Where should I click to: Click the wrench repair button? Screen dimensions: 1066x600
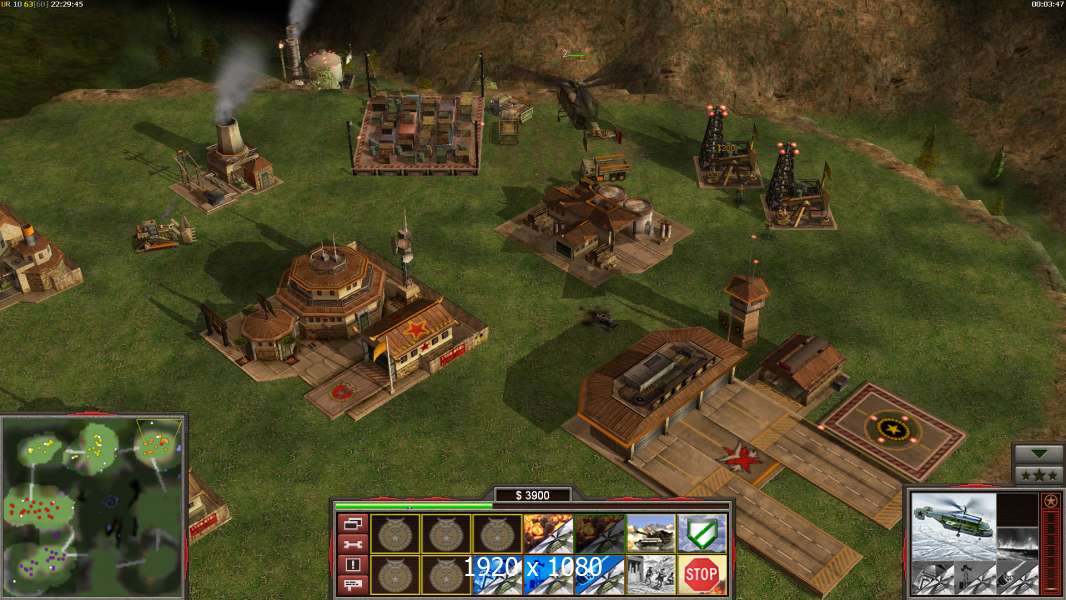[352, 544]
